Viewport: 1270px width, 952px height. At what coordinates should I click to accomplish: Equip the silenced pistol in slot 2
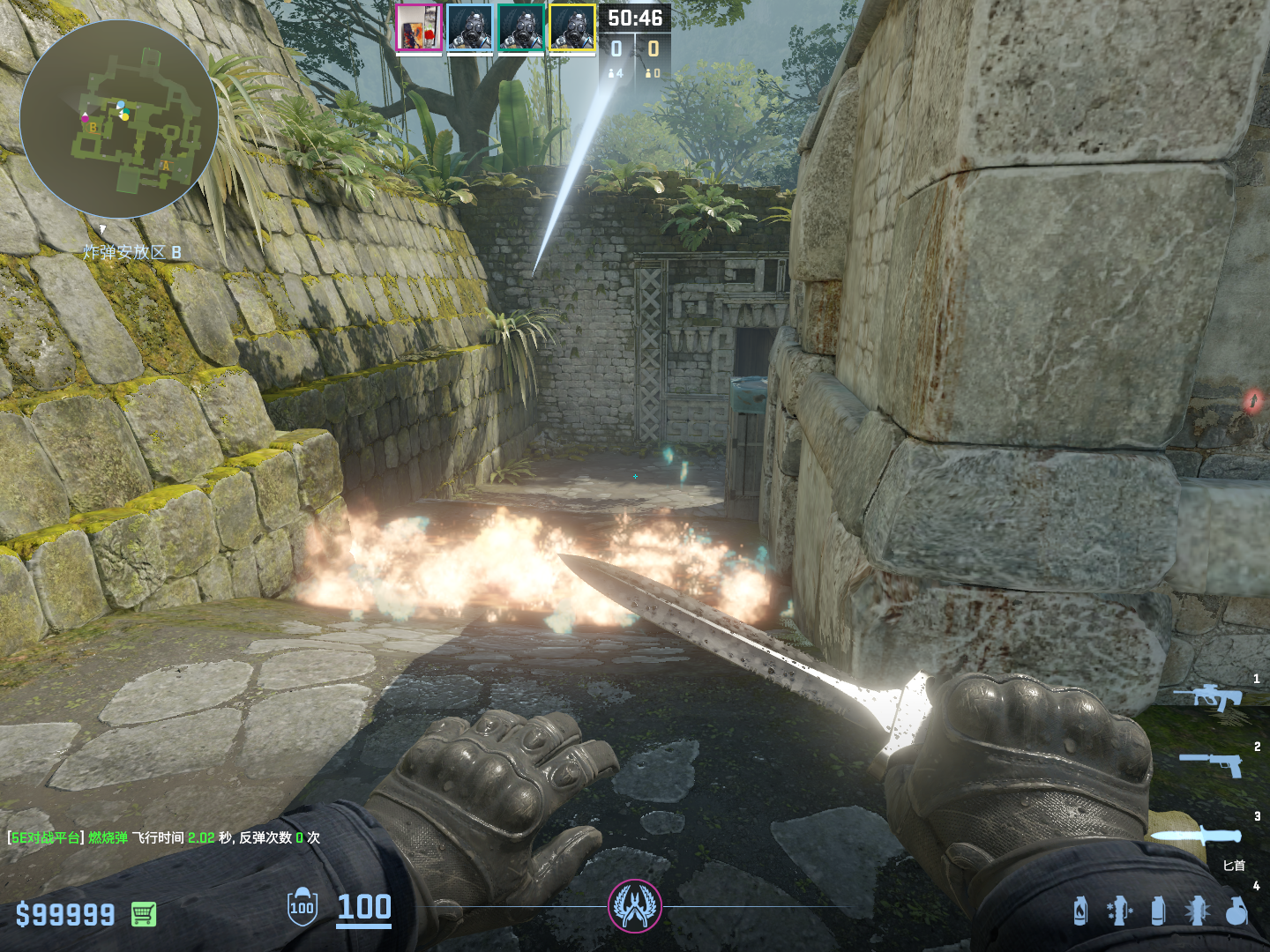click(1212, 764)
